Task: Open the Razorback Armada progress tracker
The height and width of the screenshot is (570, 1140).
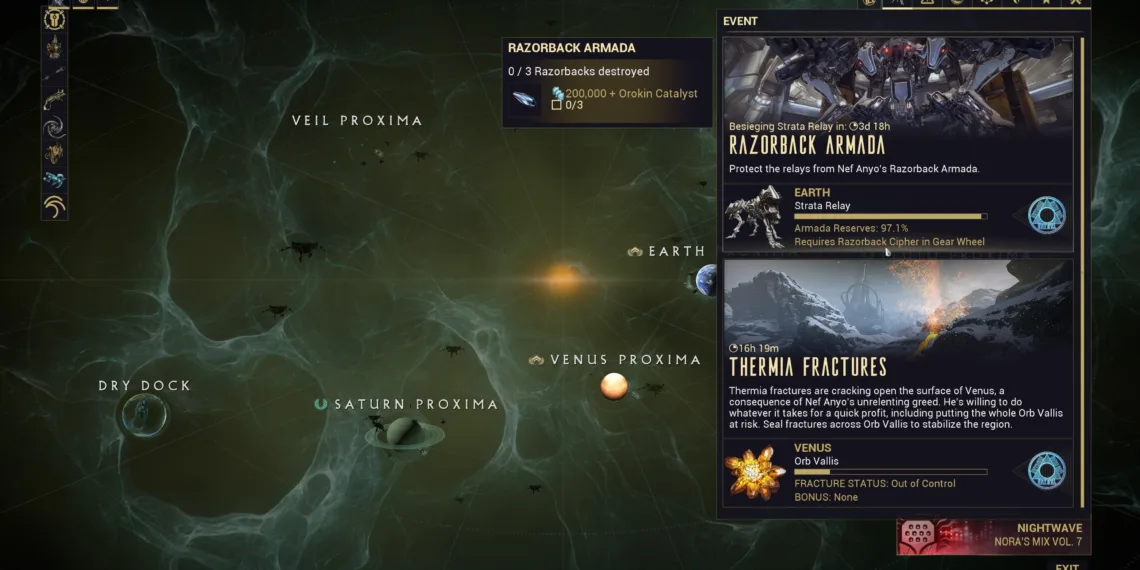Action: [x=607, y=82]
